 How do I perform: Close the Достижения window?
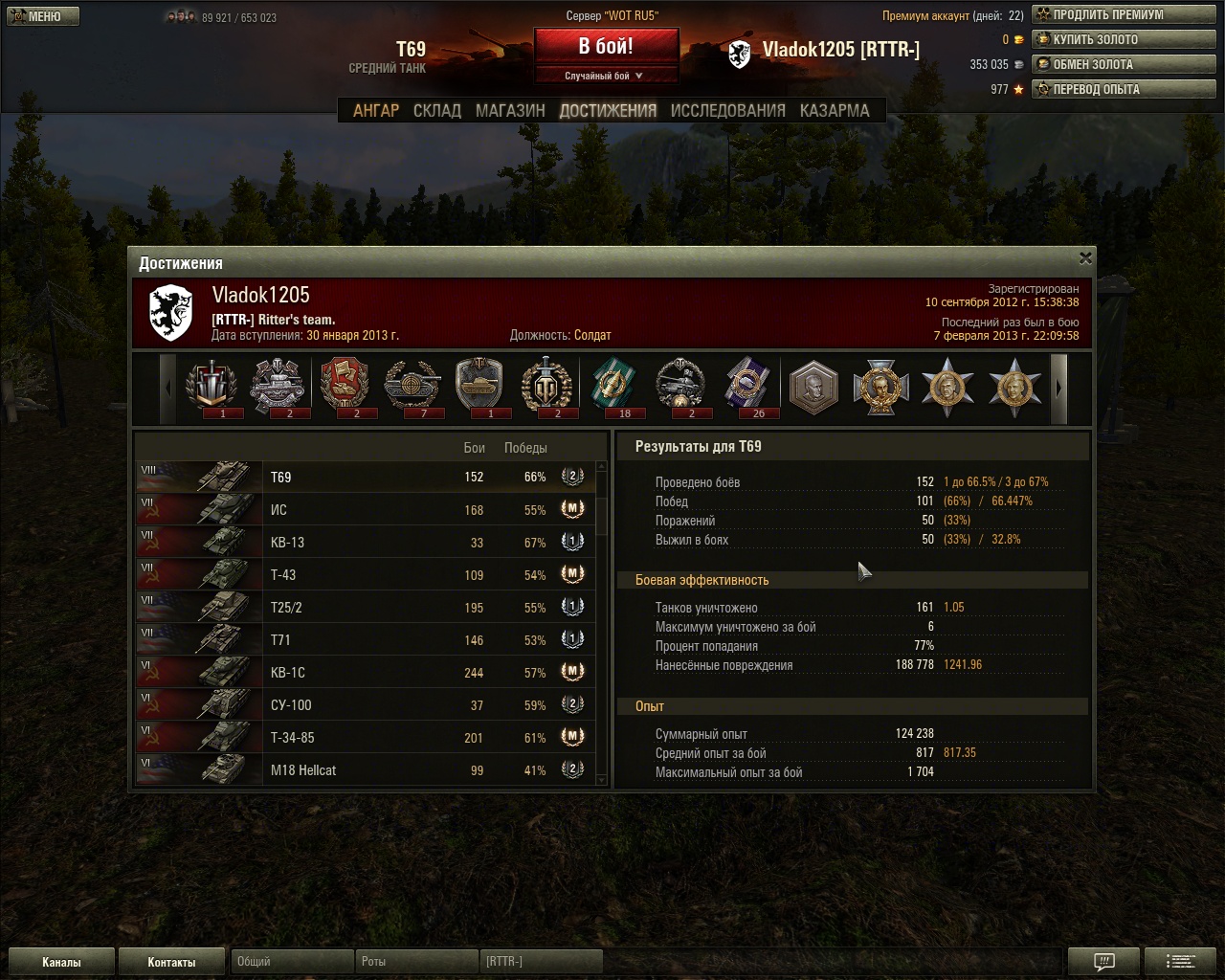pyautogui.click(x=1085, y=258)
